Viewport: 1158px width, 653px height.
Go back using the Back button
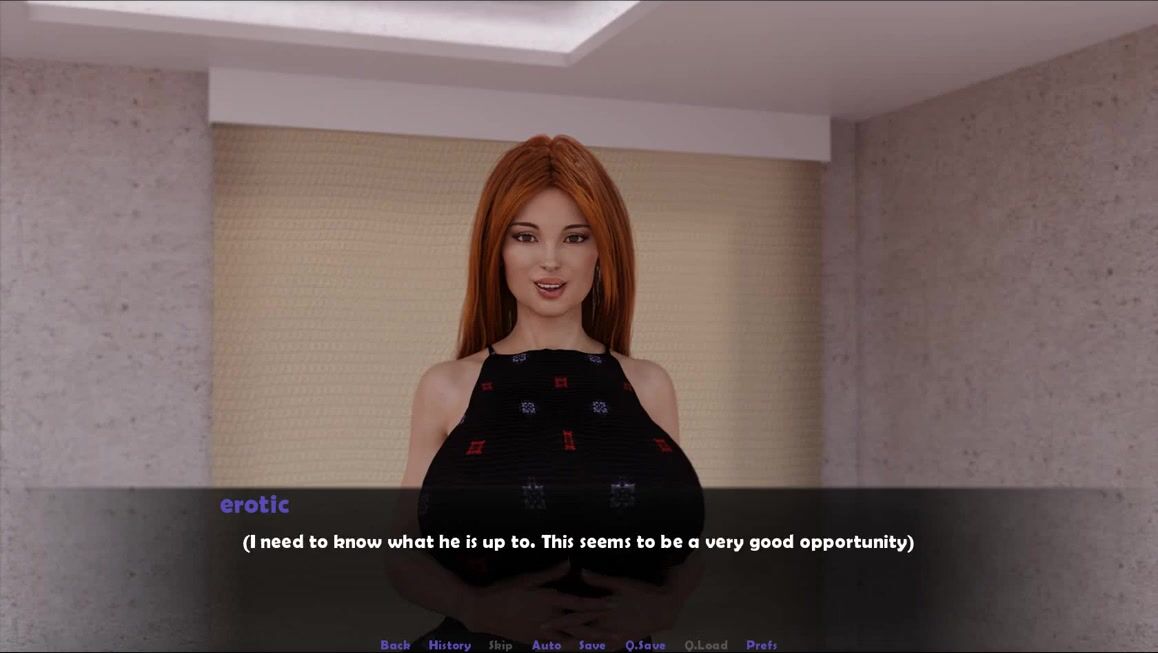395,645
